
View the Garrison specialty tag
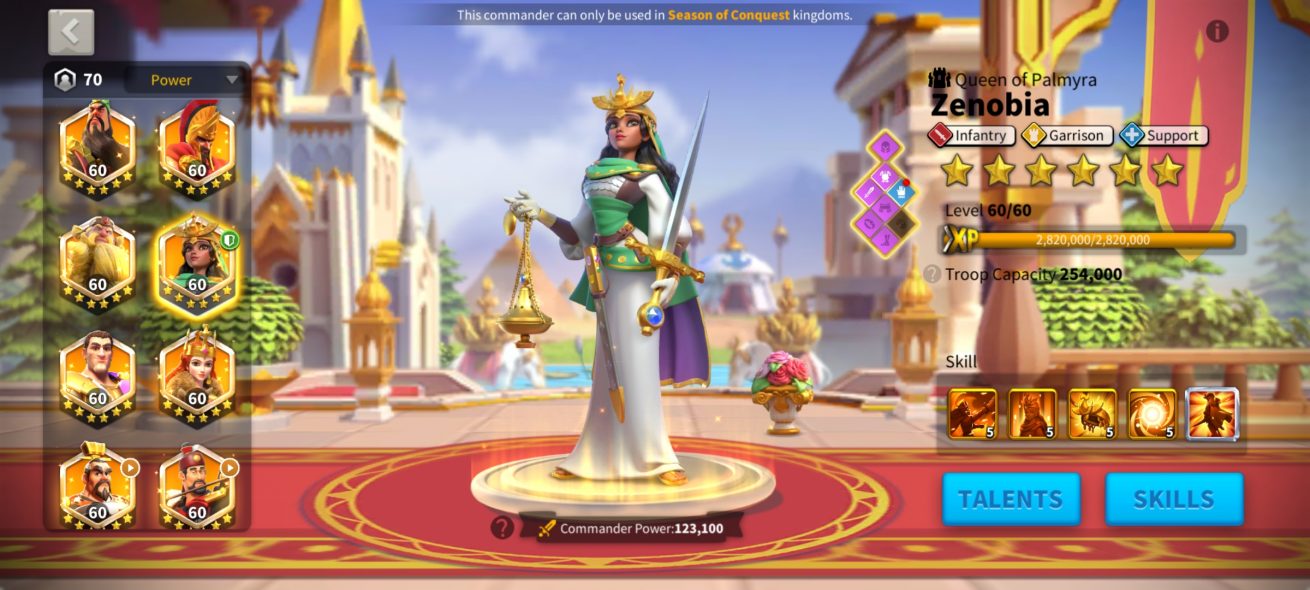pyautogui.click(x=1066, y=135)
